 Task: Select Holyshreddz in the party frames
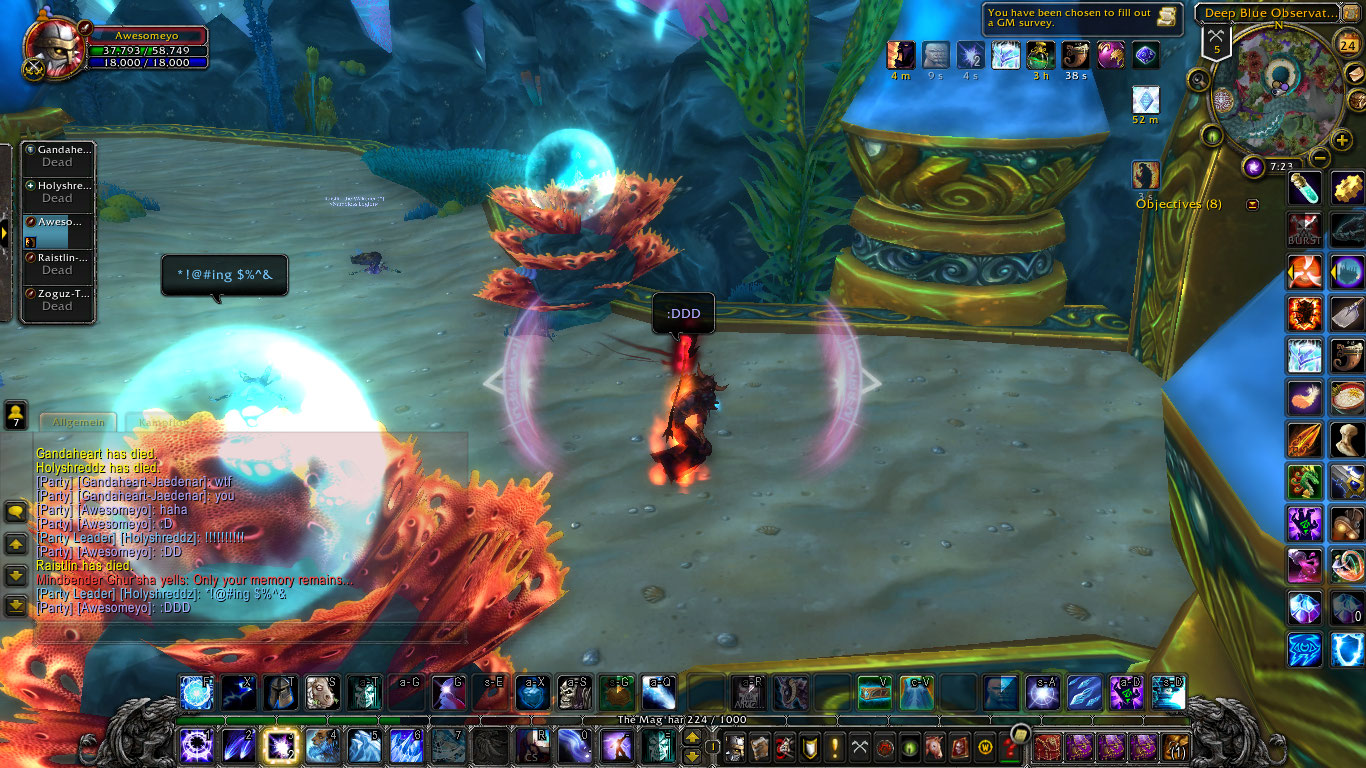pos(58,192)
